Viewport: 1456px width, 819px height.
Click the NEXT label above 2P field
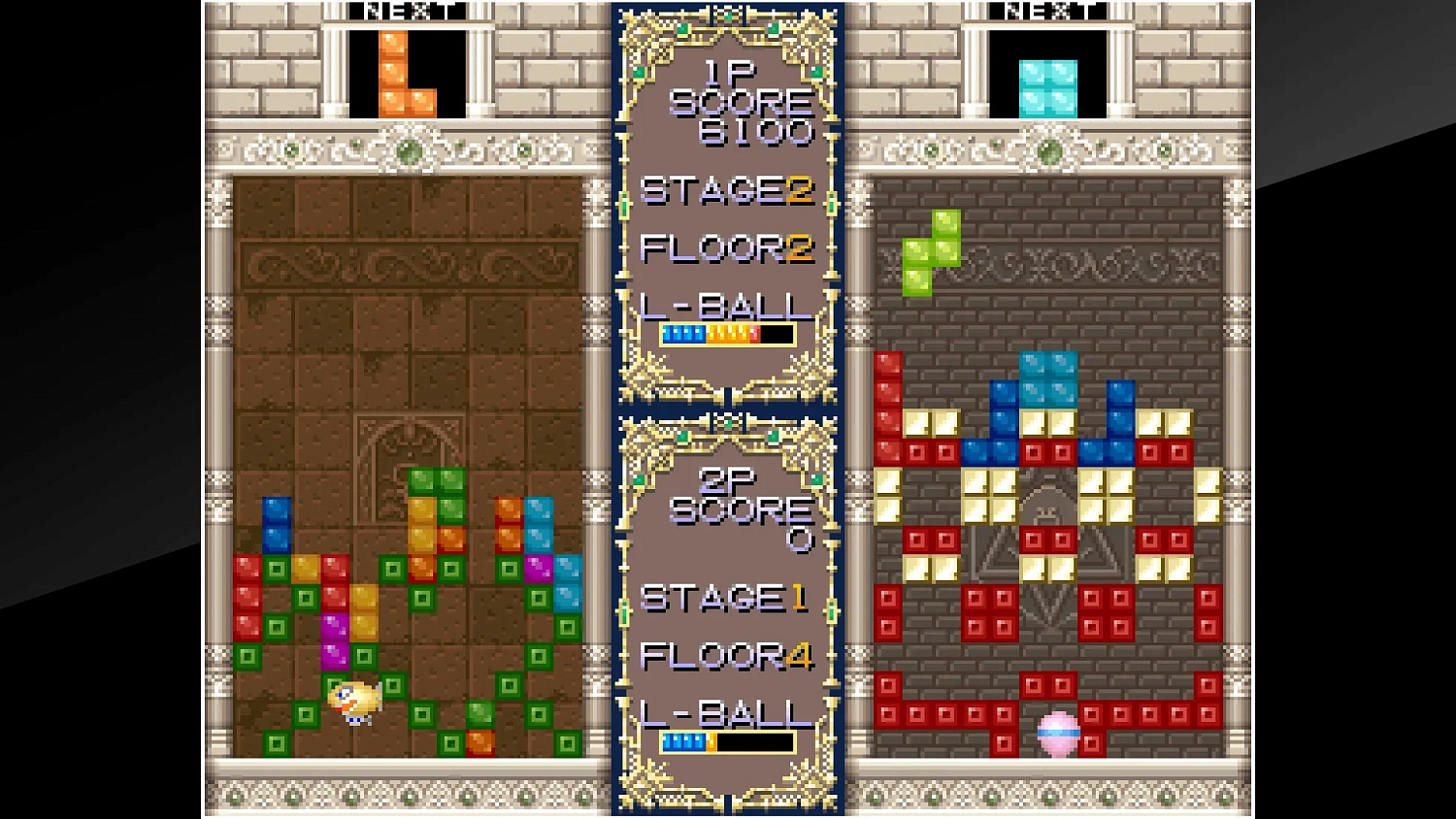pyautogui.click(x=1048, y=12)
